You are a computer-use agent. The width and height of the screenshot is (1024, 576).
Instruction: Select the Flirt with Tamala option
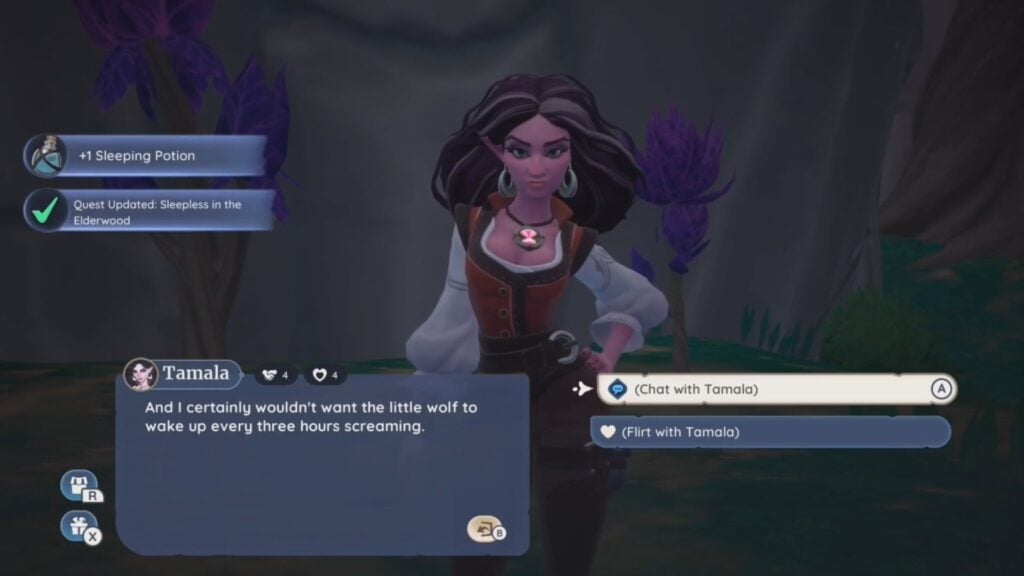pyautogui.click(x=770, y=432)
